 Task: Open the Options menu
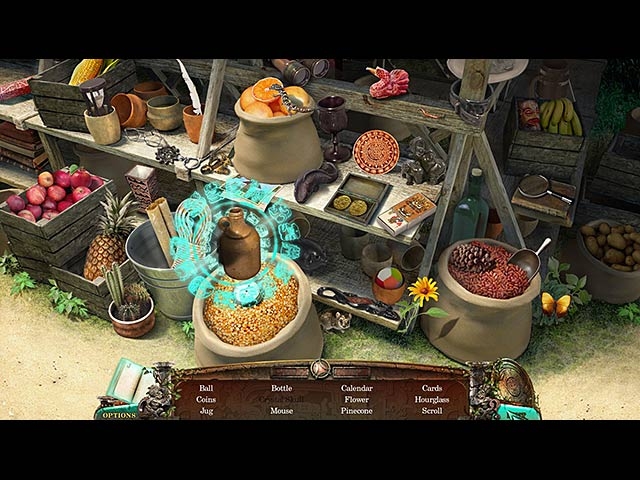point(118,414)
